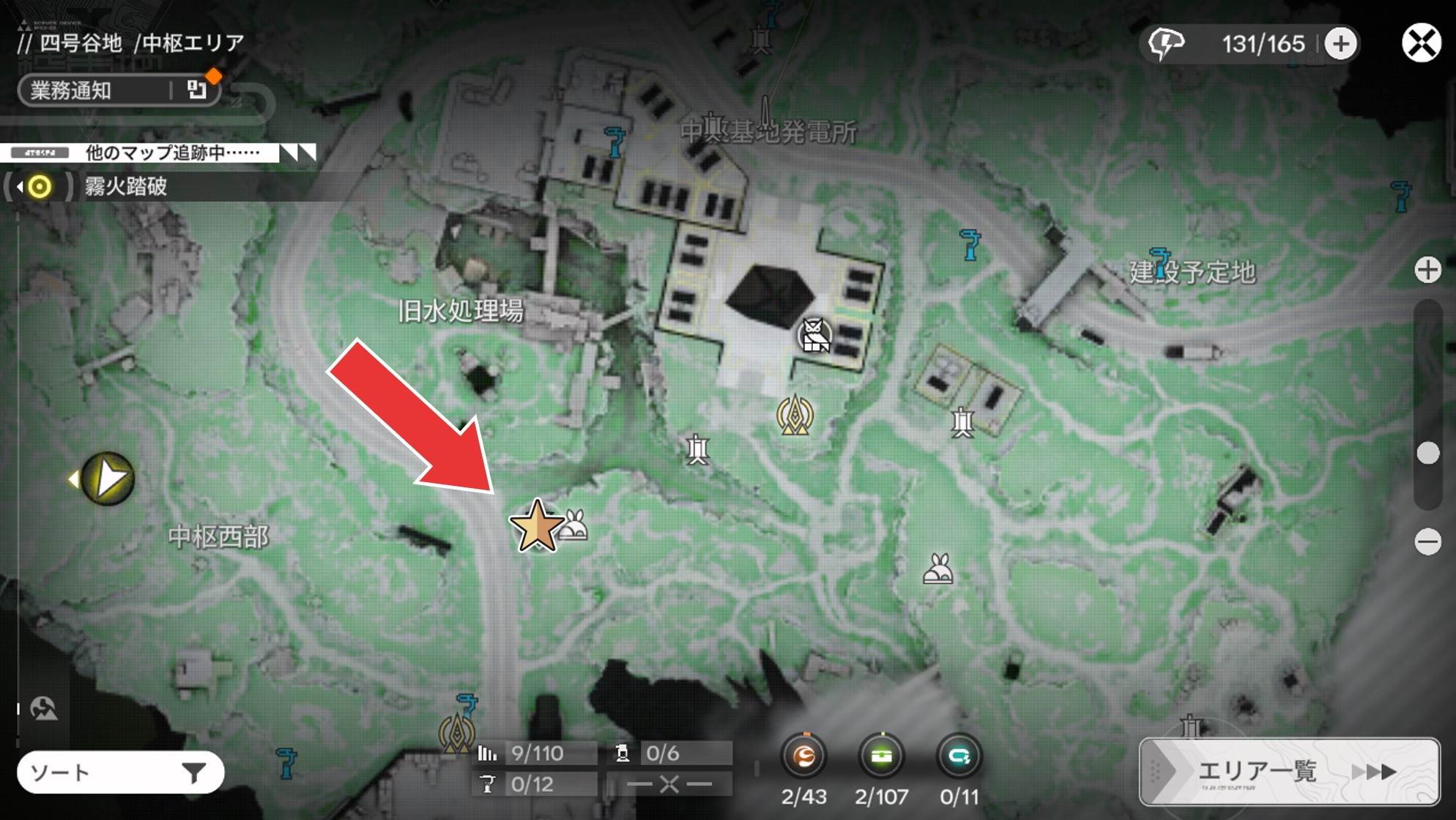
Task: Select the owl icon marker on the base
Action: [814, 336]
